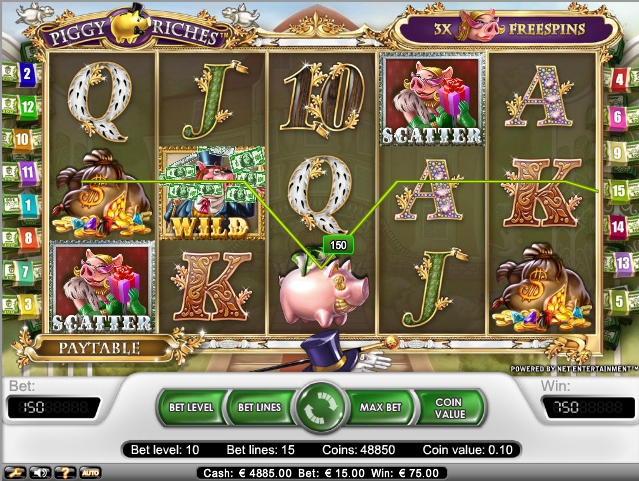Choose payline 12 on the left side

26,106
